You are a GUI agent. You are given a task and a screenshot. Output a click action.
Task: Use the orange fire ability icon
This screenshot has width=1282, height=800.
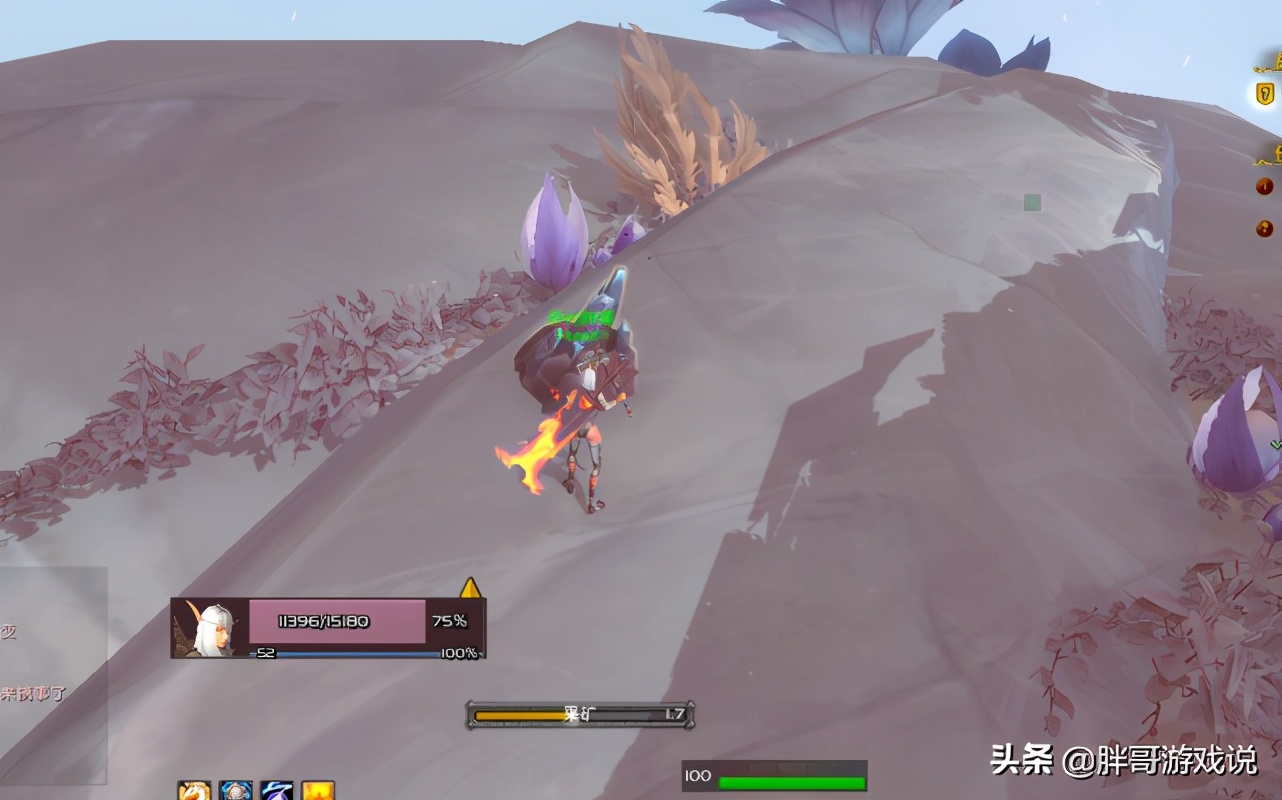coord(317,790)
